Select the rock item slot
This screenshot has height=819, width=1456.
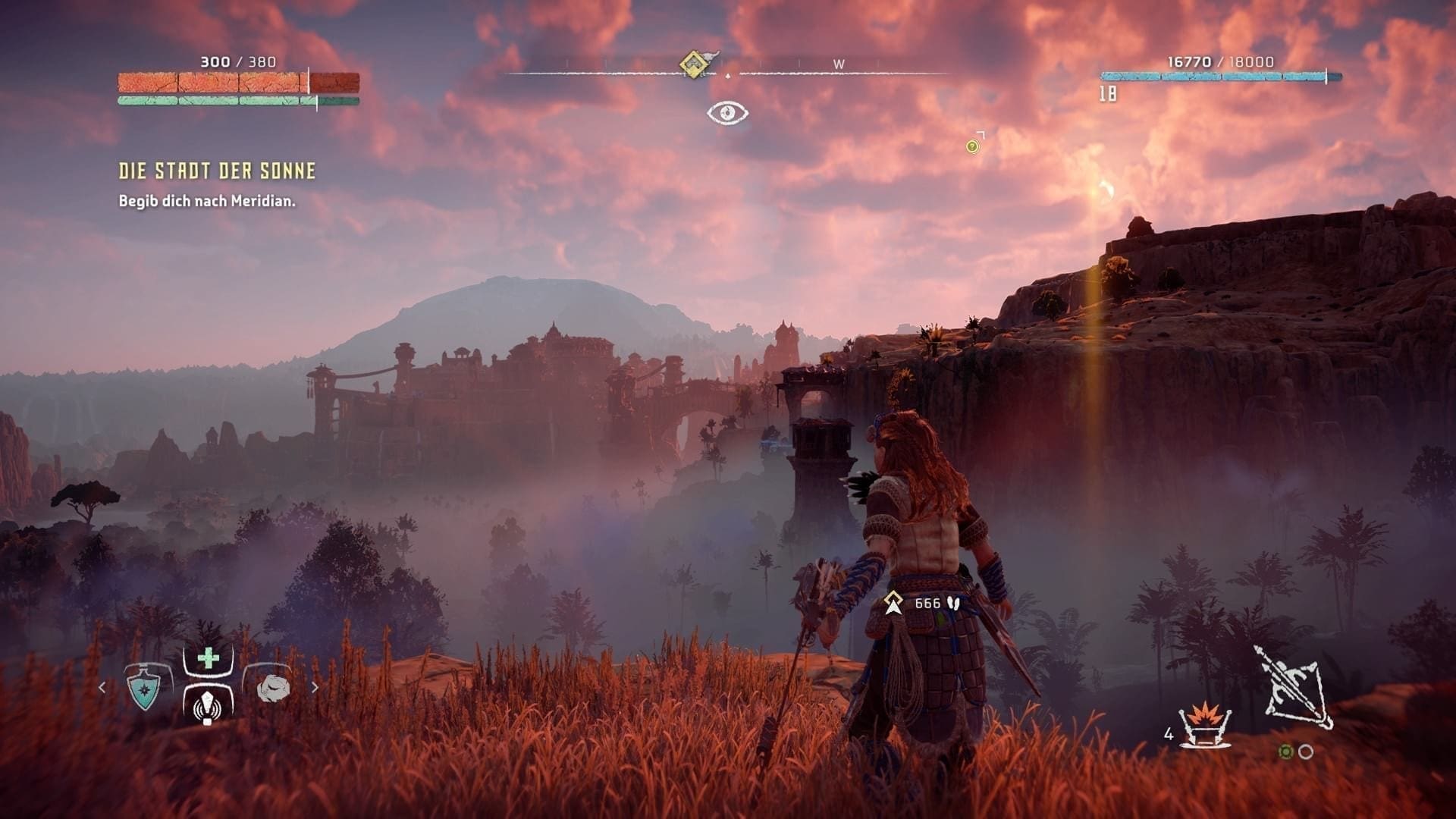click(273, 688)
